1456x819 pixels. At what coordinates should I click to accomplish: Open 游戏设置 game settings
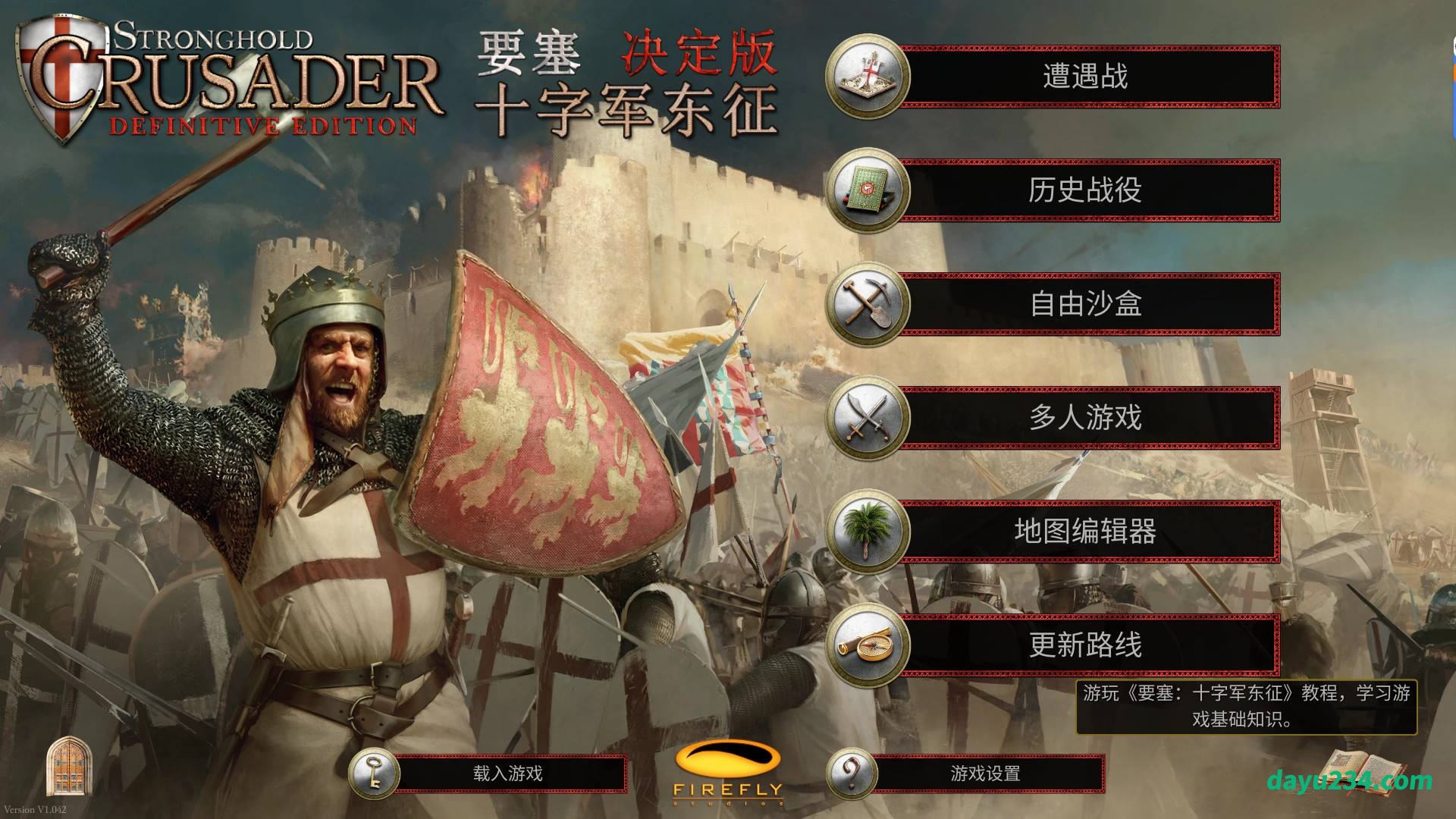pos(984,773)
